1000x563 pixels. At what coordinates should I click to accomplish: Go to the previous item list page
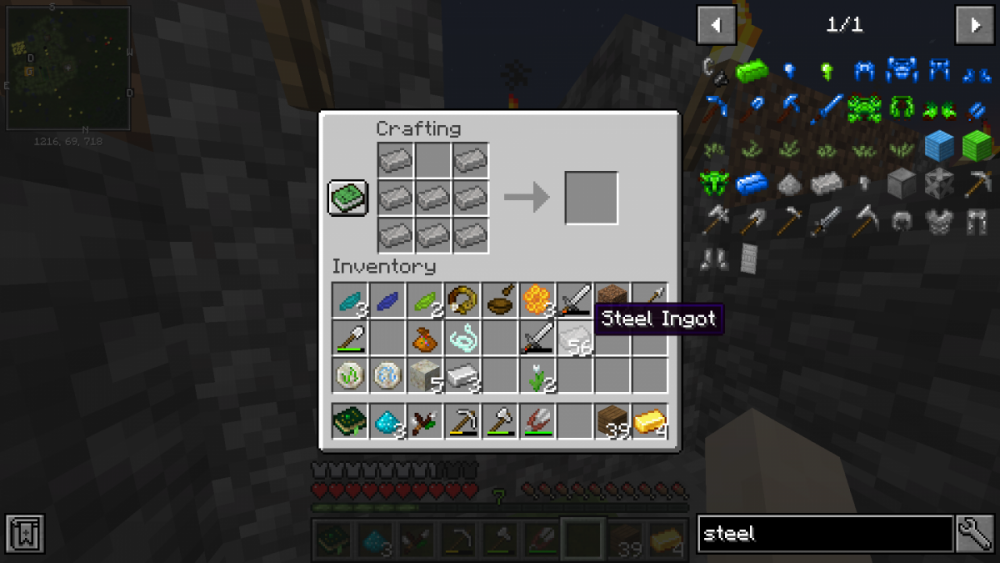716,25
